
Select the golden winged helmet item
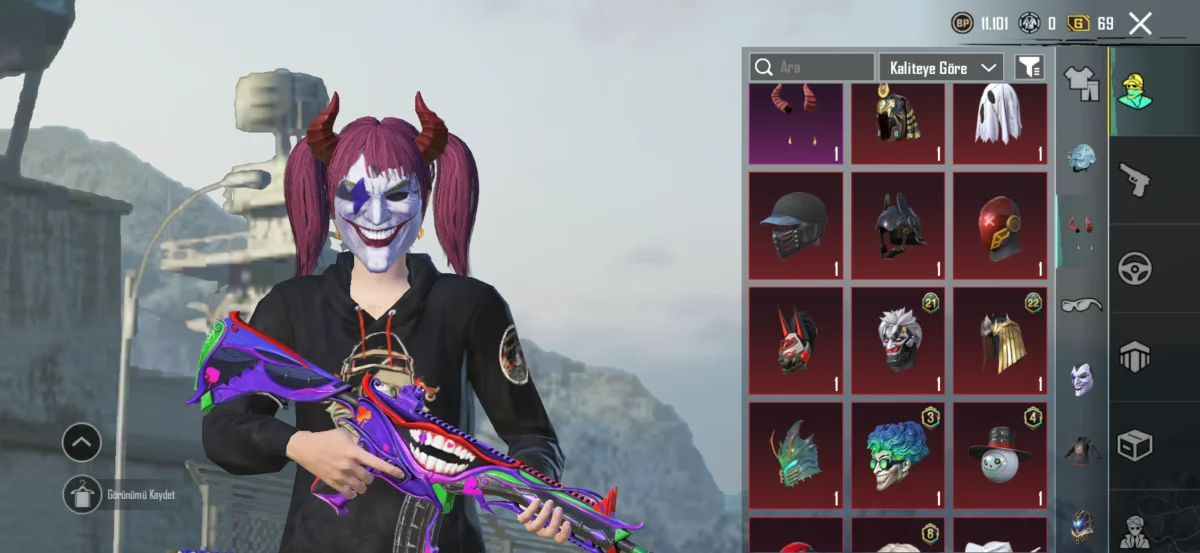point(998,340)
